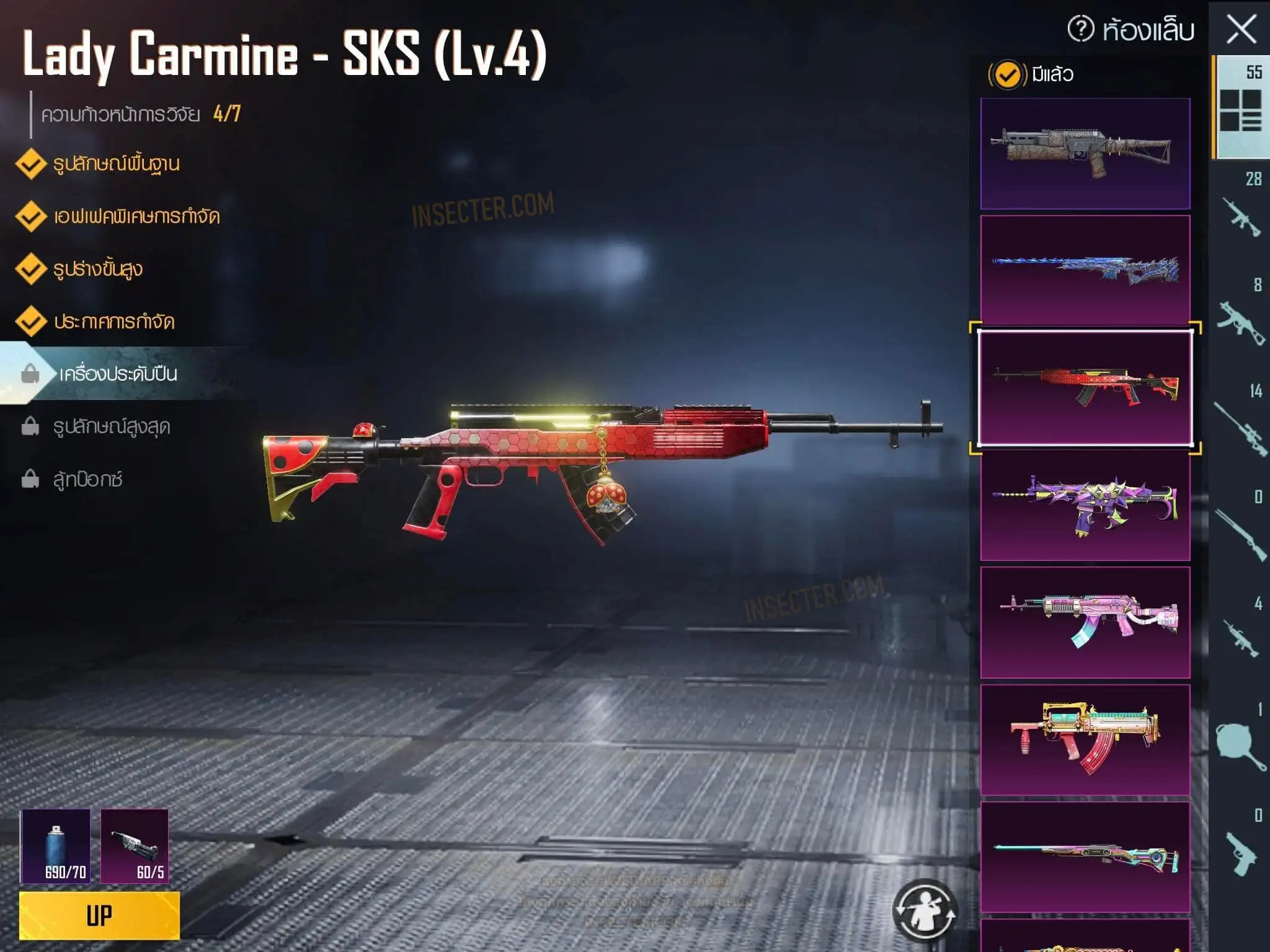Image resolution: width=1270 pixels, height=952 pixels.
Task: Toggle the มีแล้ว owned filter checkbox
Action: pos(1007,75)
